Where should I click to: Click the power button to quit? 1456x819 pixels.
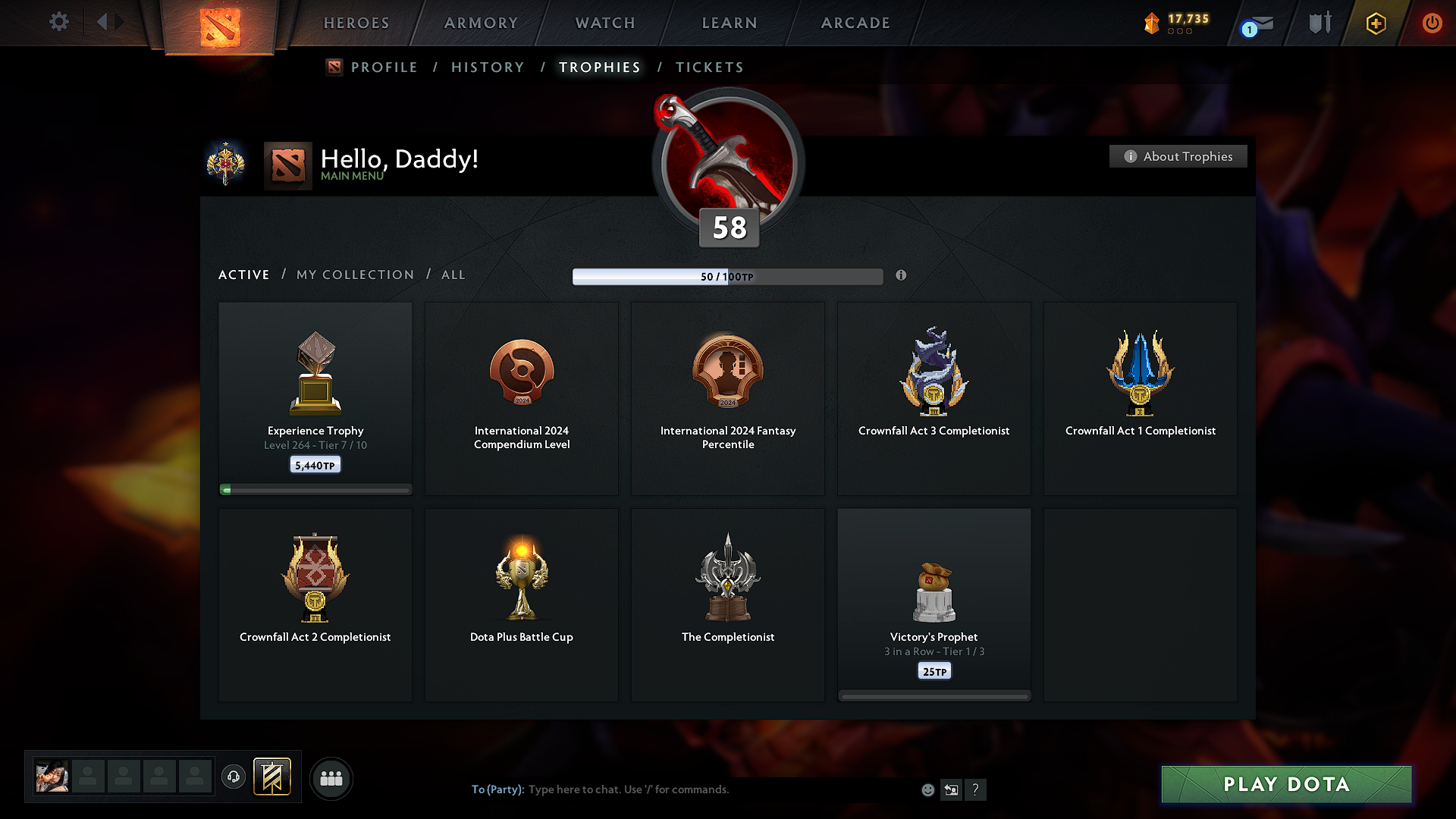click(x=1432, y=23)
